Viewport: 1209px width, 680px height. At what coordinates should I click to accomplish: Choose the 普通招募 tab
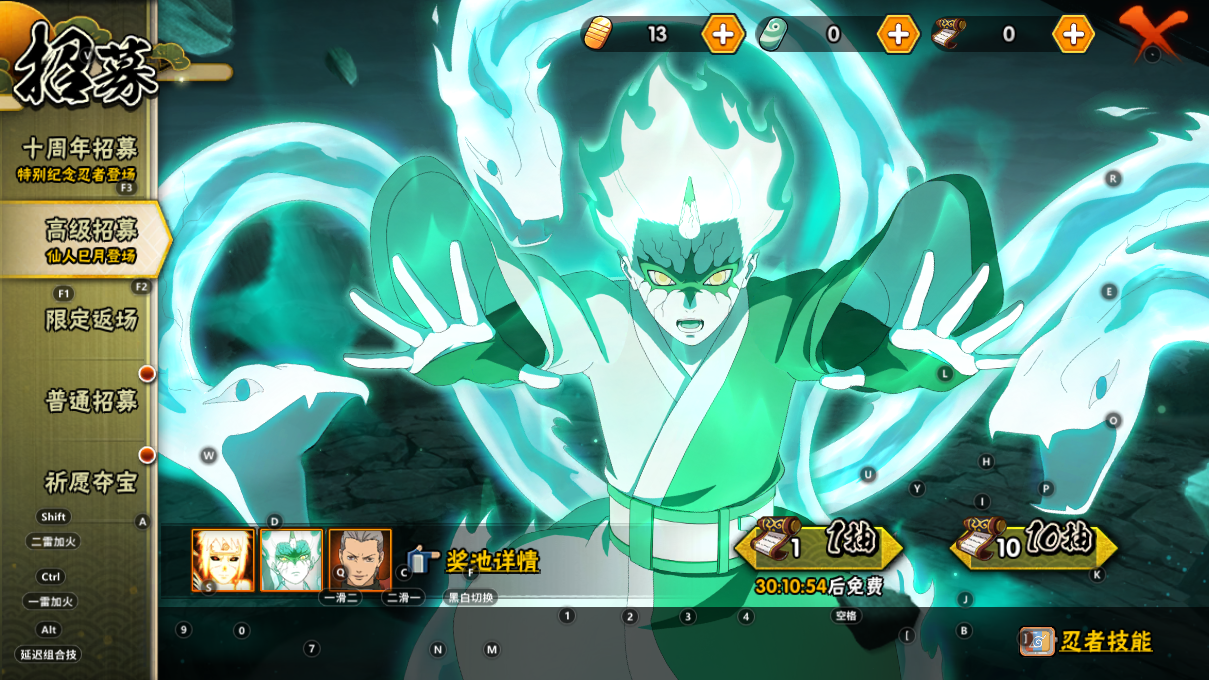point(90,401)
